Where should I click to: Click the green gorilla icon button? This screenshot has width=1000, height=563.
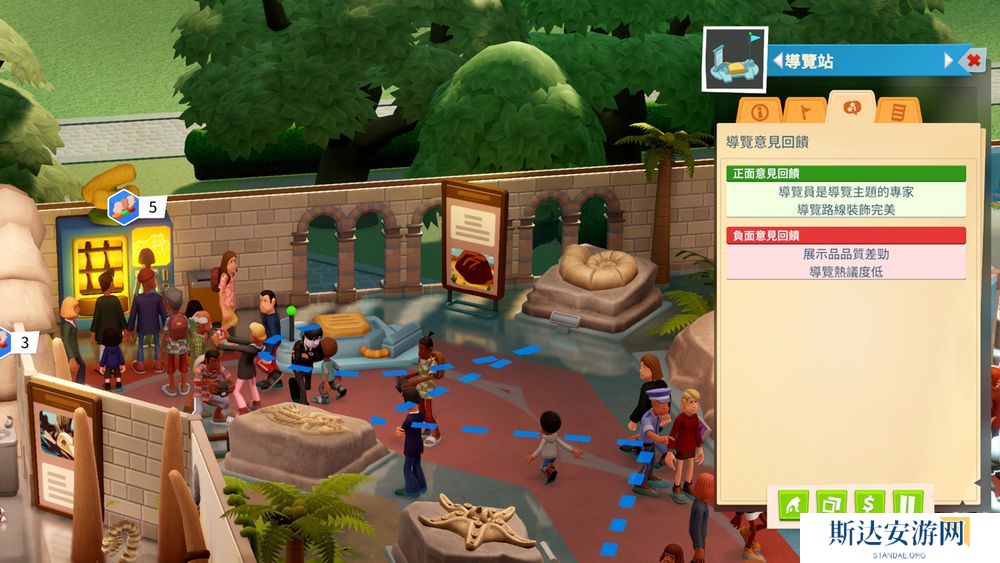point(793,503)
